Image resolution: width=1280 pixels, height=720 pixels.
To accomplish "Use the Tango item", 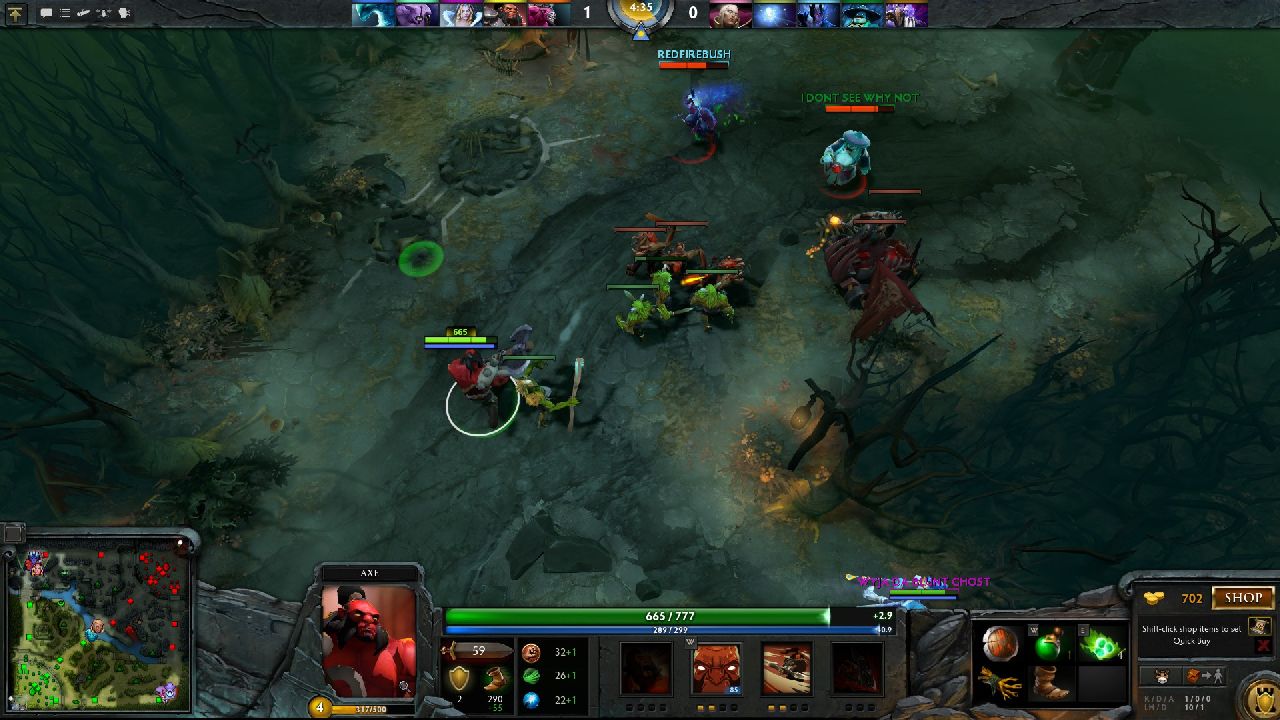I will pos(1102,644).
